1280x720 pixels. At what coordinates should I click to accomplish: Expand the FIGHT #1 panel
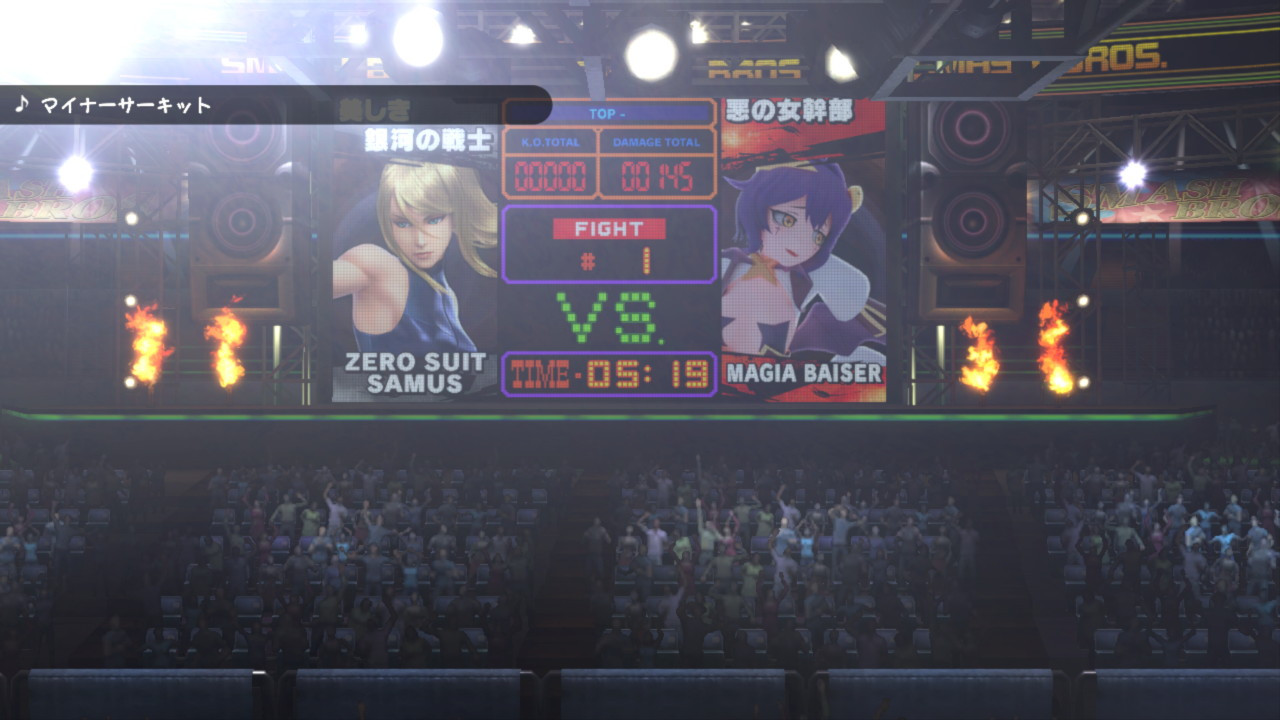coord(610,242)
